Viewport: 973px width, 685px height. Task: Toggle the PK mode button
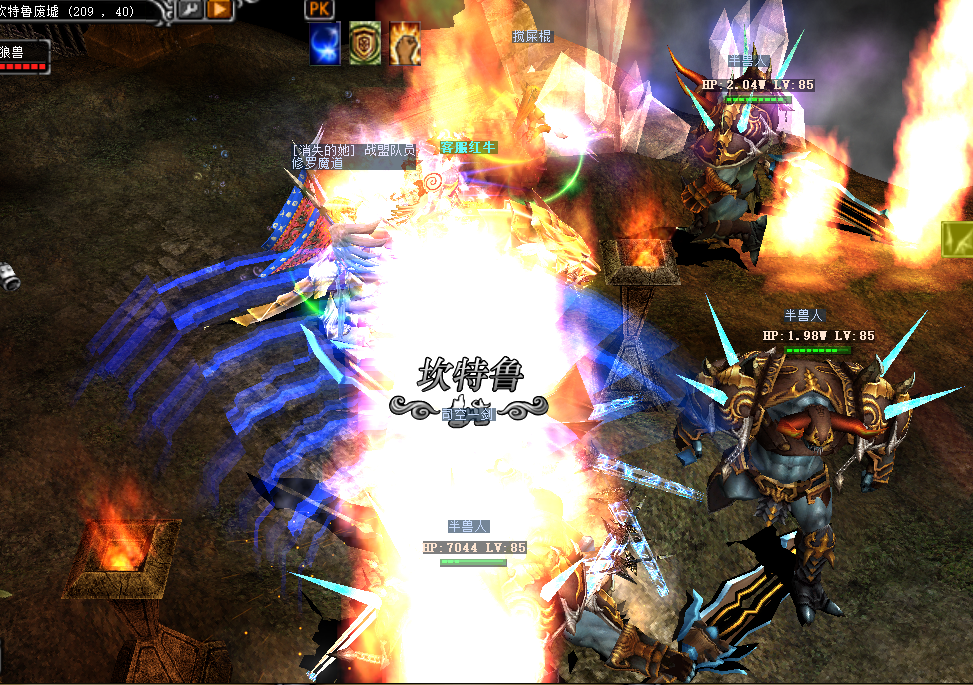point(318,9)
